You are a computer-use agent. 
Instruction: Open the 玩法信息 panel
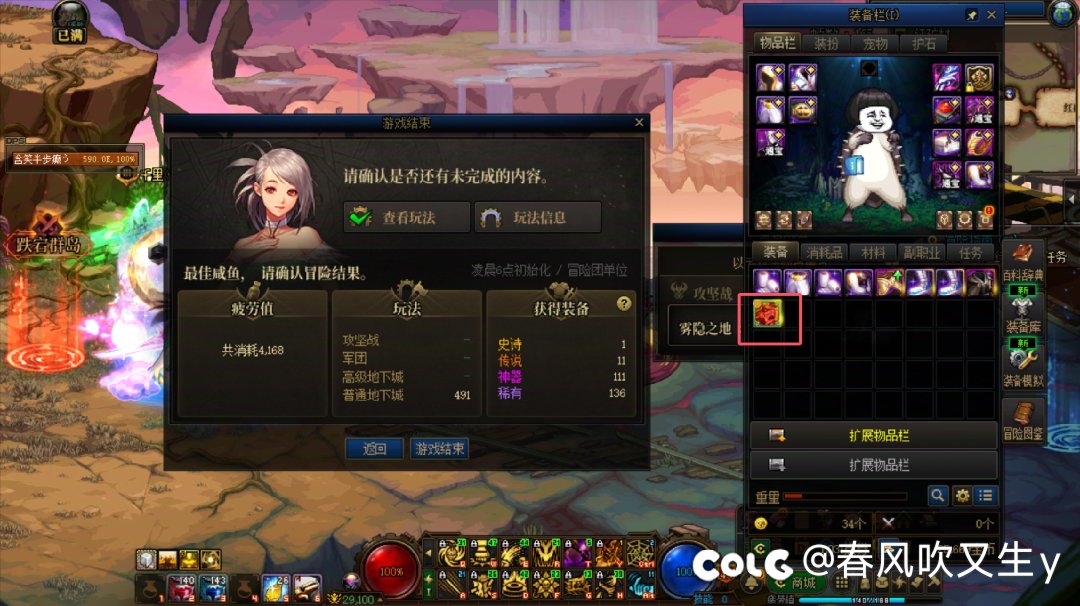538,217
